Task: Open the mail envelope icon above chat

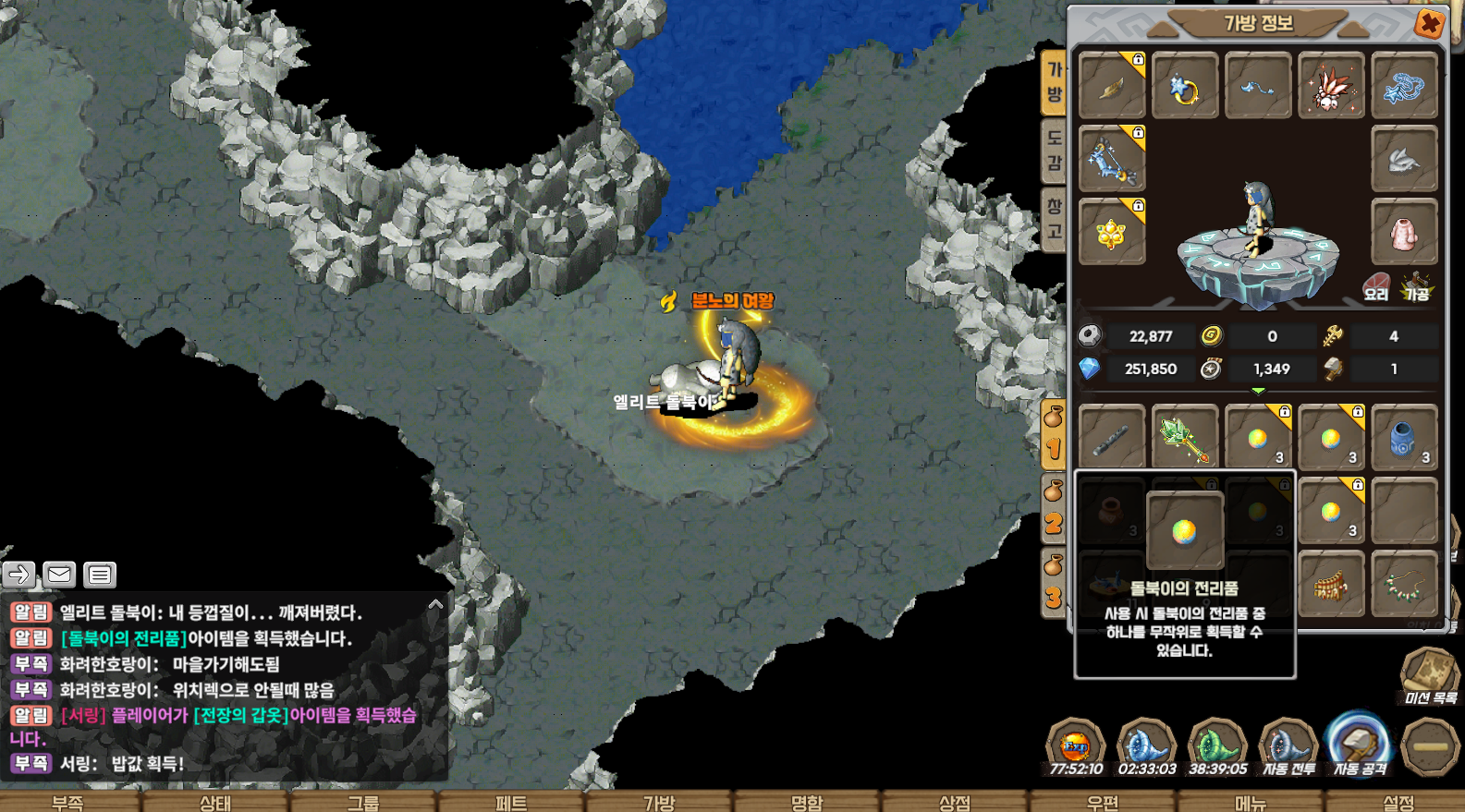Action: click(x=59, y=575)
